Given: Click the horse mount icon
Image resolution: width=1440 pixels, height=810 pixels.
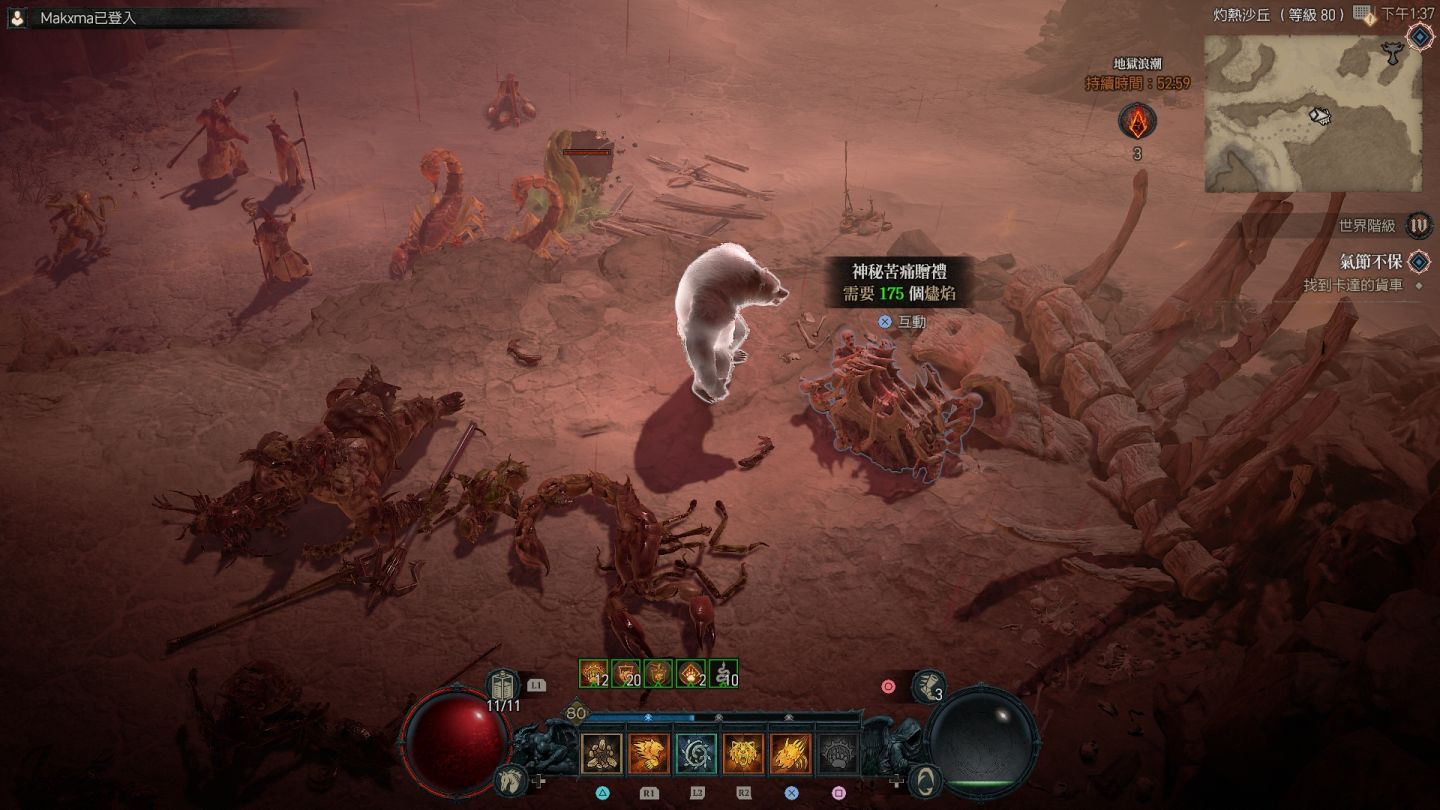Looking at the screenshot, I should tap(511, 779).
